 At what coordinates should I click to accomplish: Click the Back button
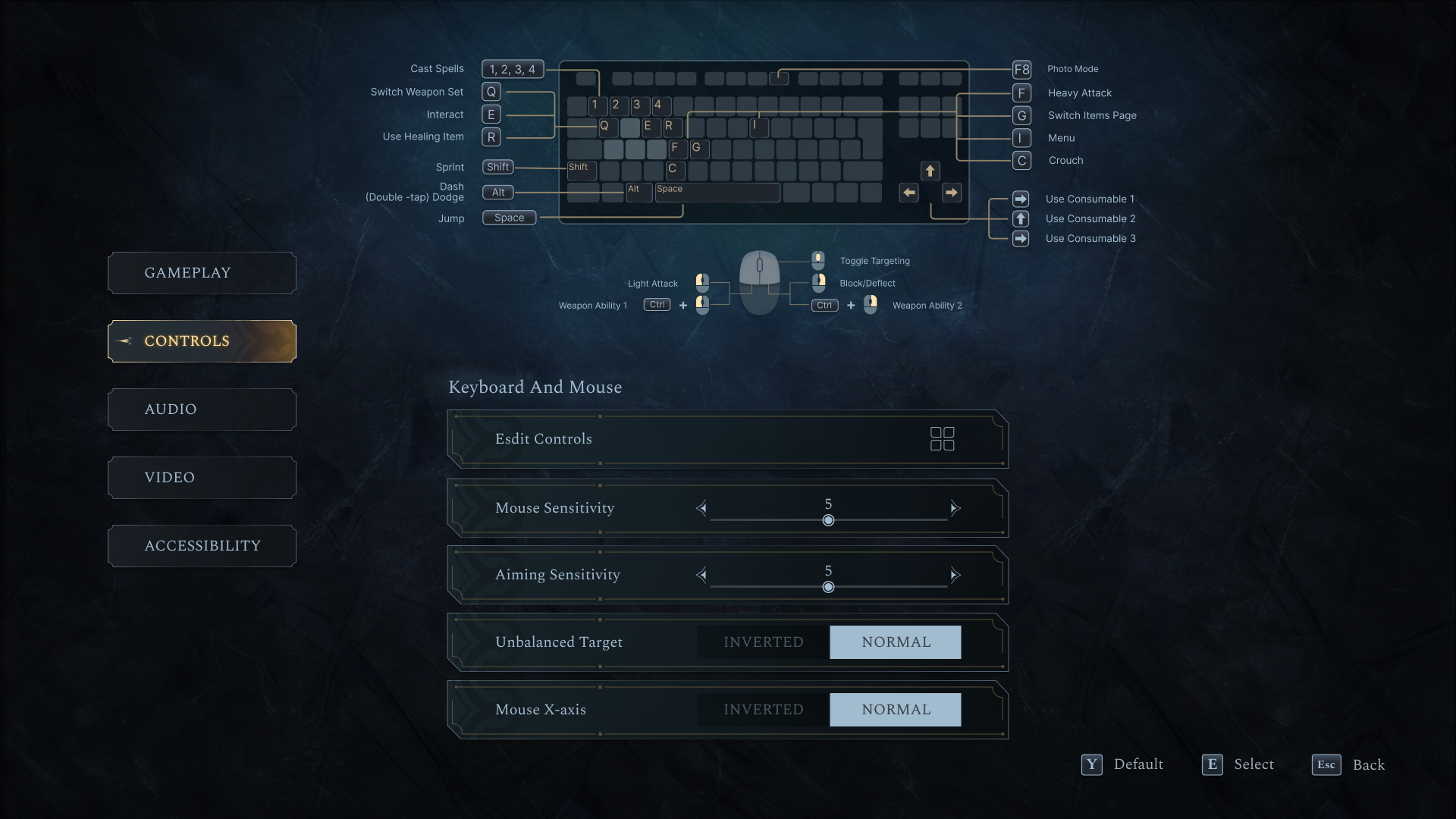pyautogui.click(x=1349, y=764)
